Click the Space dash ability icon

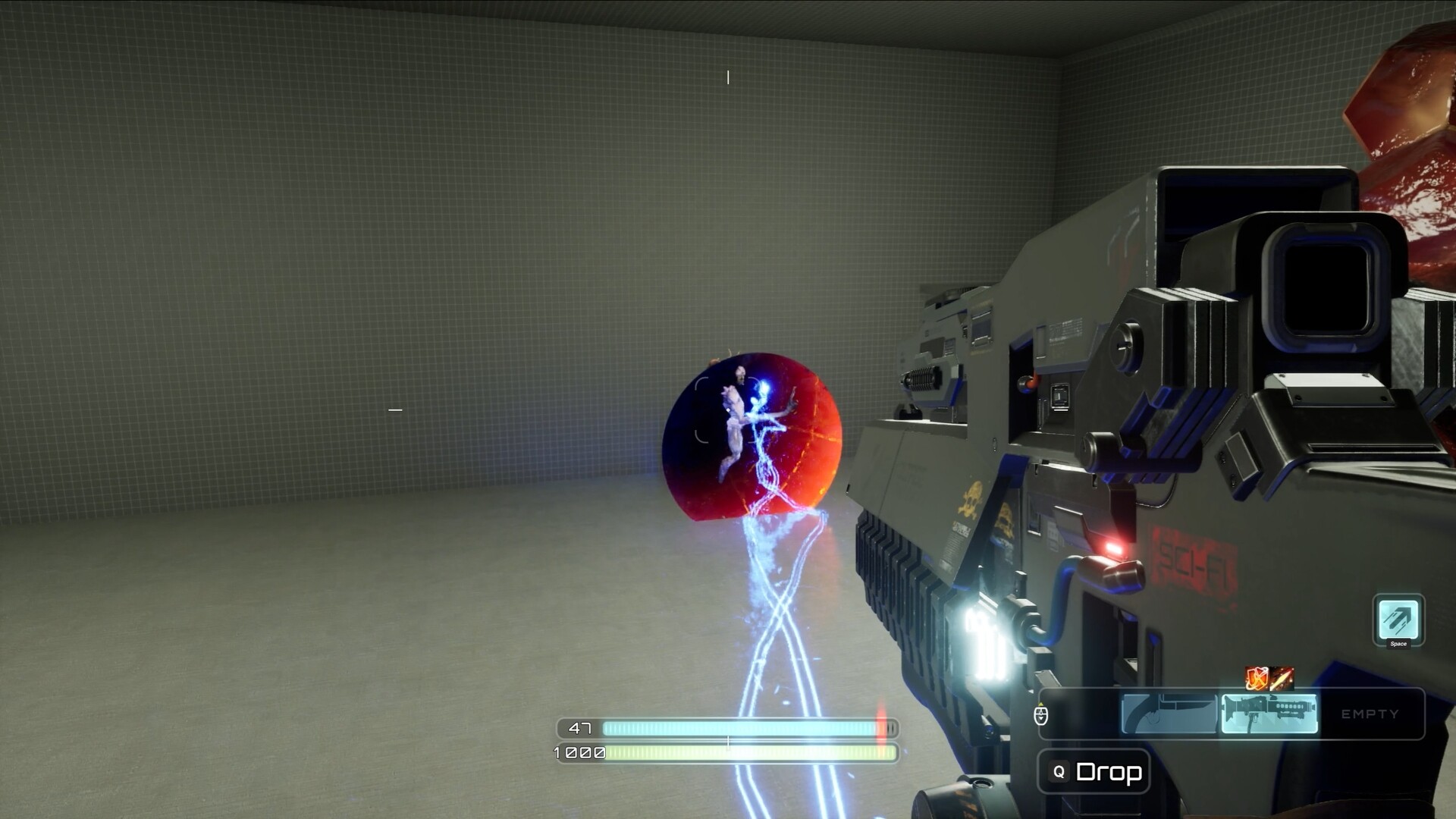click(x=1399, y=618)
